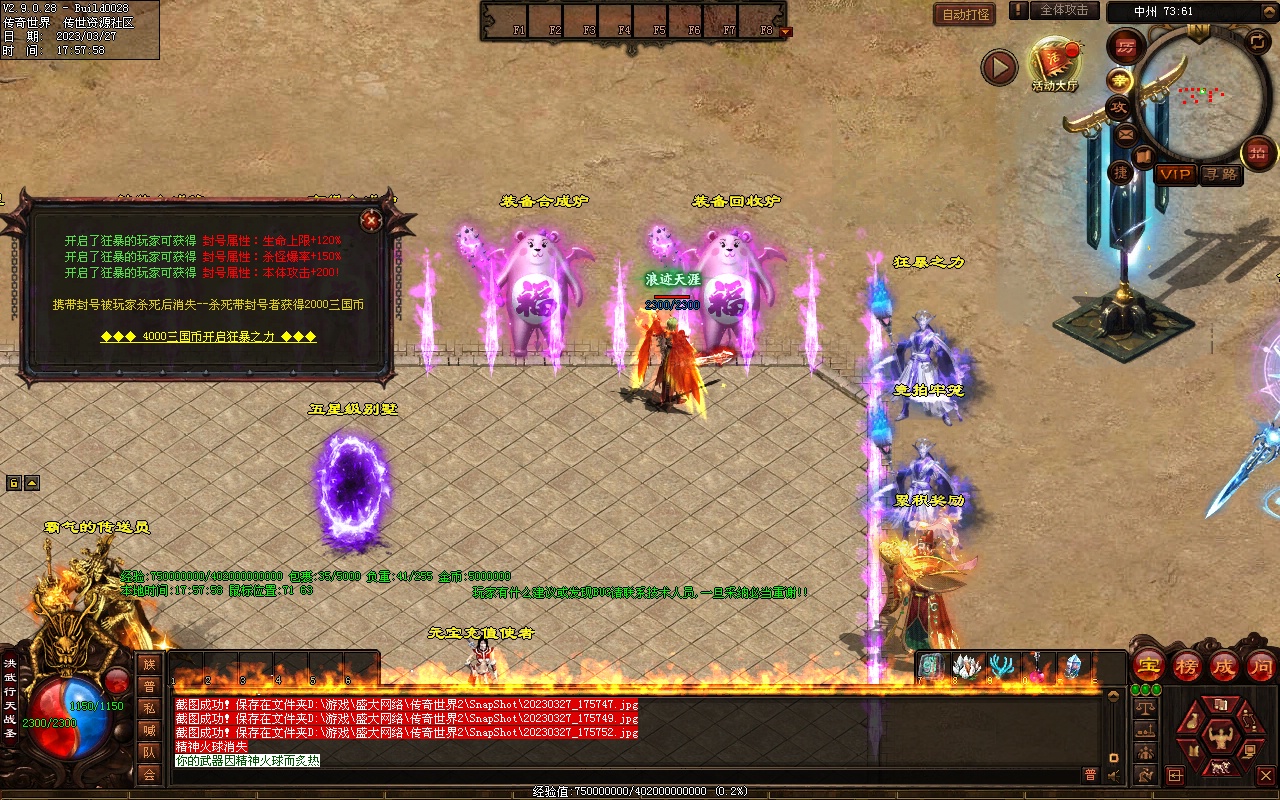
Task: Show the 榜 rankings button
Action: [x=1187, y=665]
